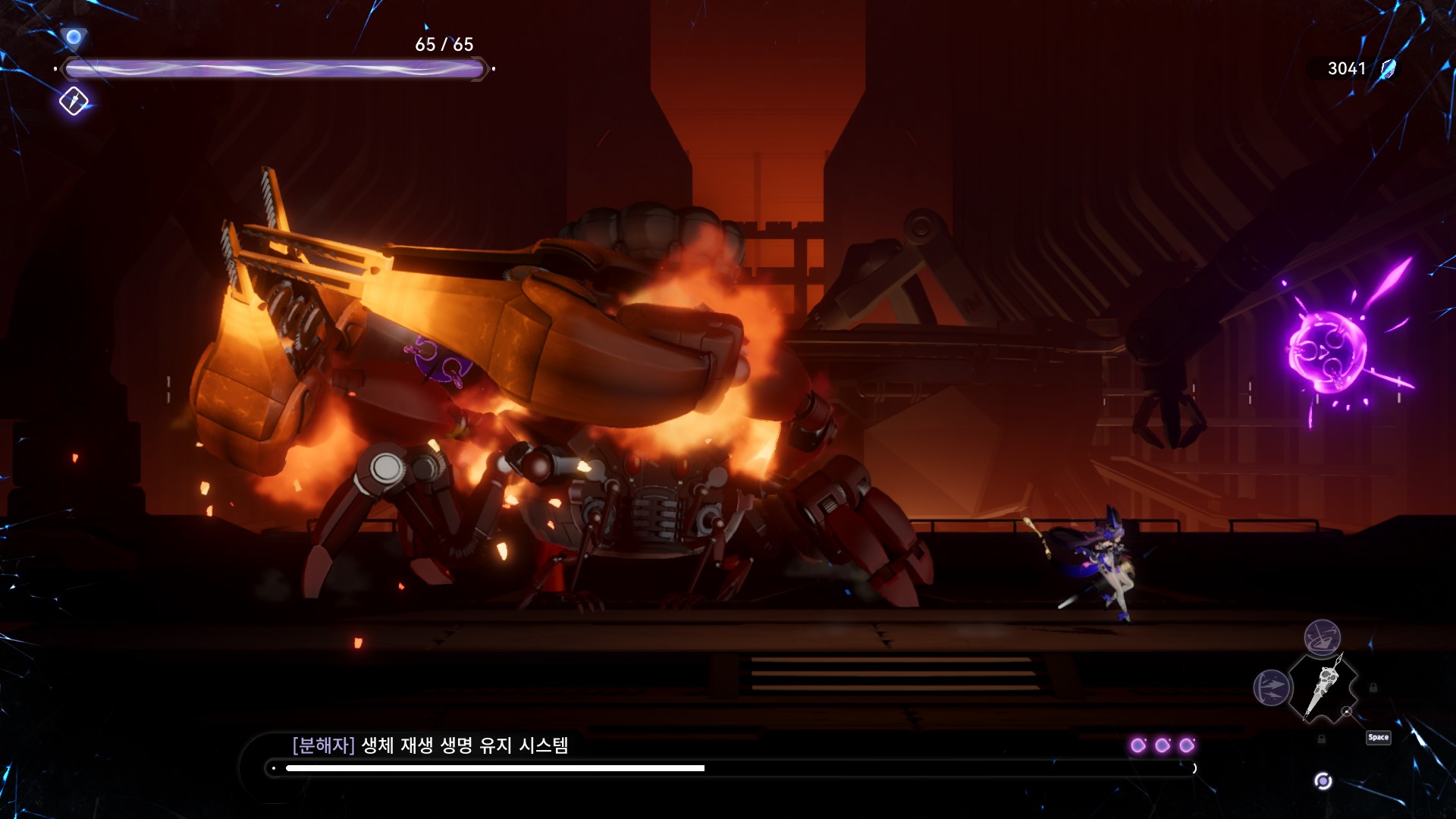
Task: Activate the spinning blade skill icon
Action: (x=1322, y=637)
